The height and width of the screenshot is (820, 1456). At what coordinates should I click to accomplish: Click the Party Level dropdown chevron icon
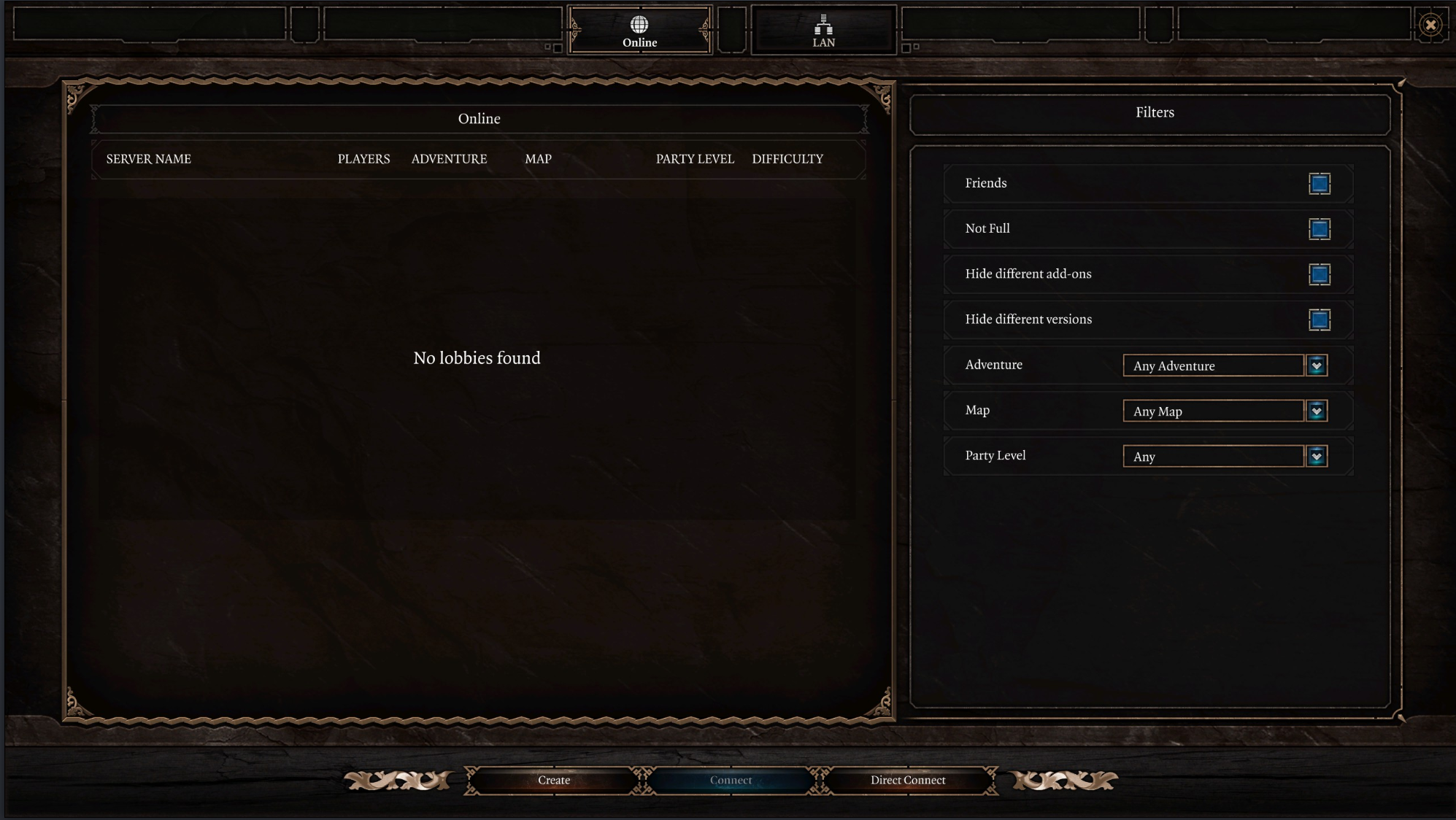[1316, 456]
